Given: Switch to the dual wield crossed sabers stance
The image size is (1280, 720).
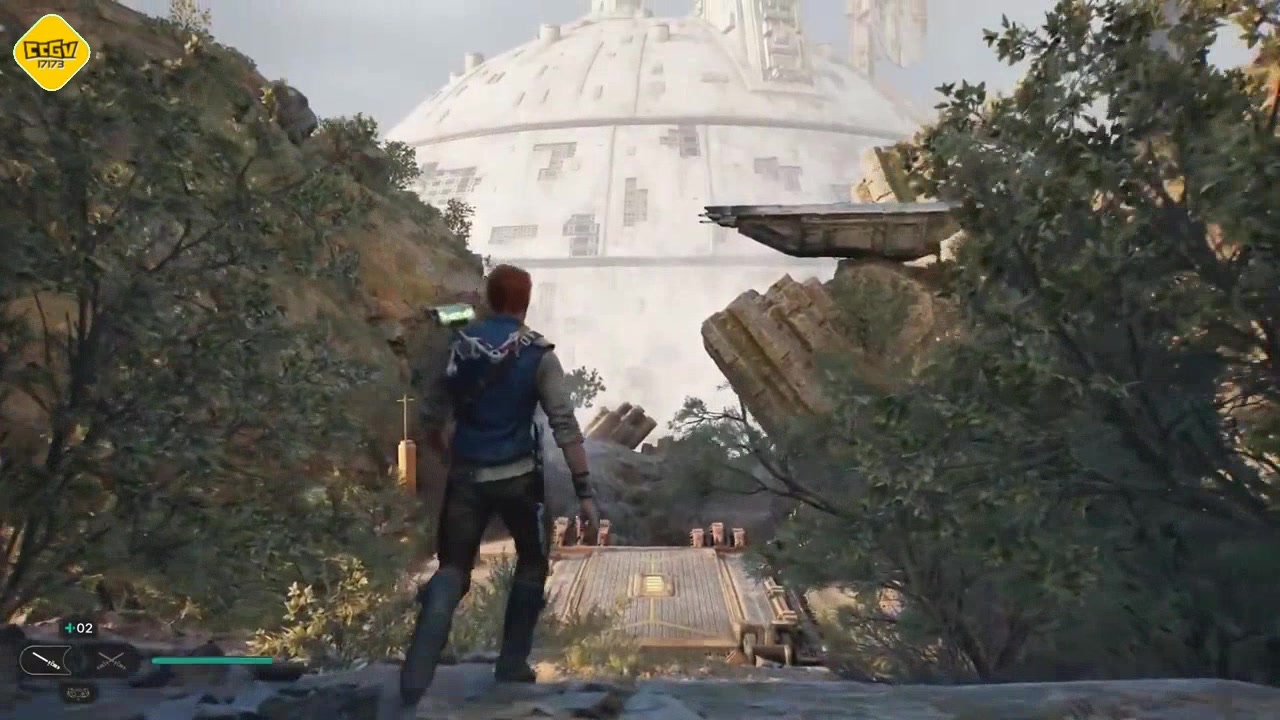Looking at the screenshot, I should [x=110, y=660].
